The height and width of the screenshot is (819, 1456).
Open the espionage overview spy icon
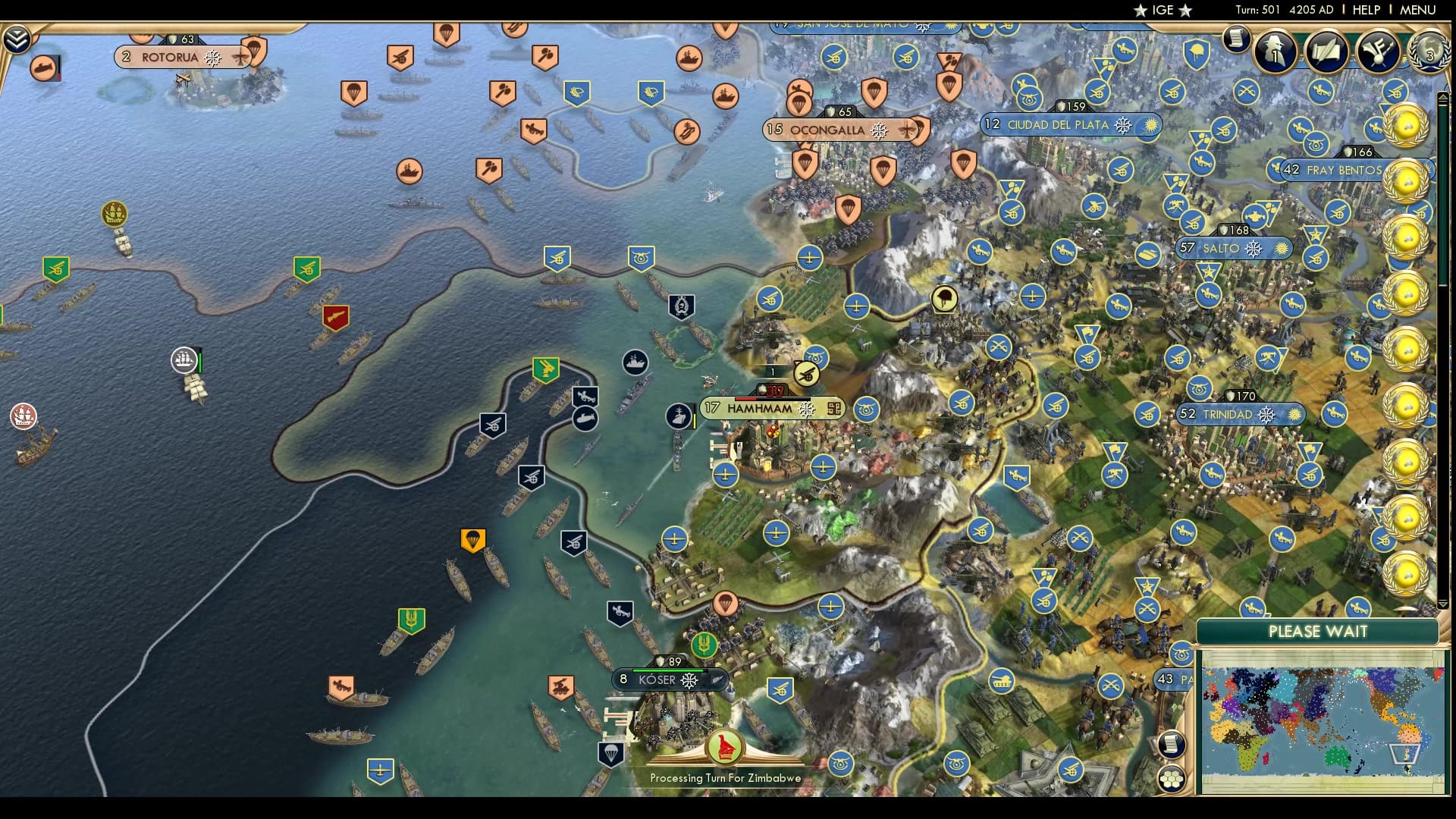tap(1275, 51)
